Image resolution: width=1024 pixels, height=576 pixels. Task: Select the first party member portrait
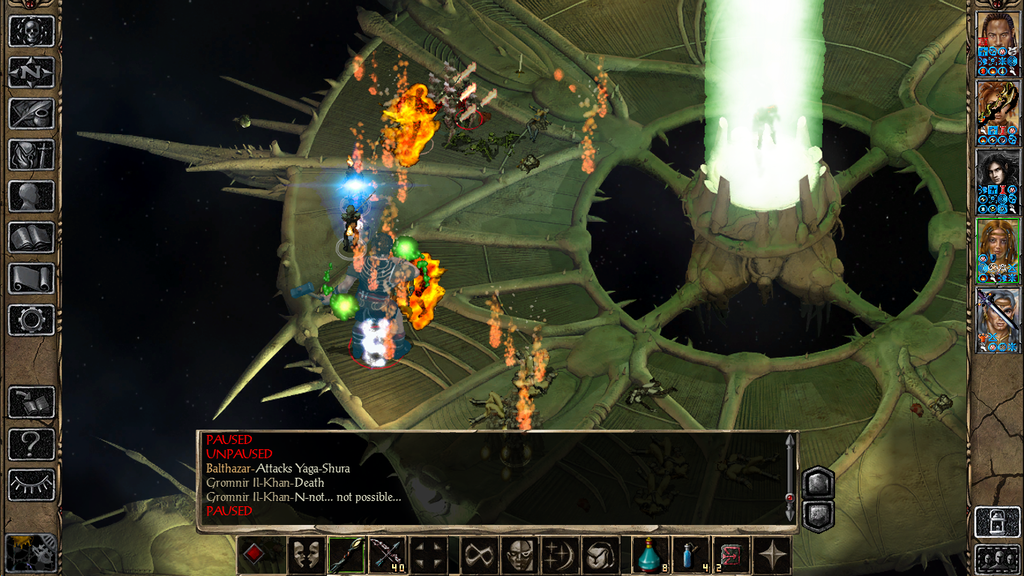click(x=998, y=43)
